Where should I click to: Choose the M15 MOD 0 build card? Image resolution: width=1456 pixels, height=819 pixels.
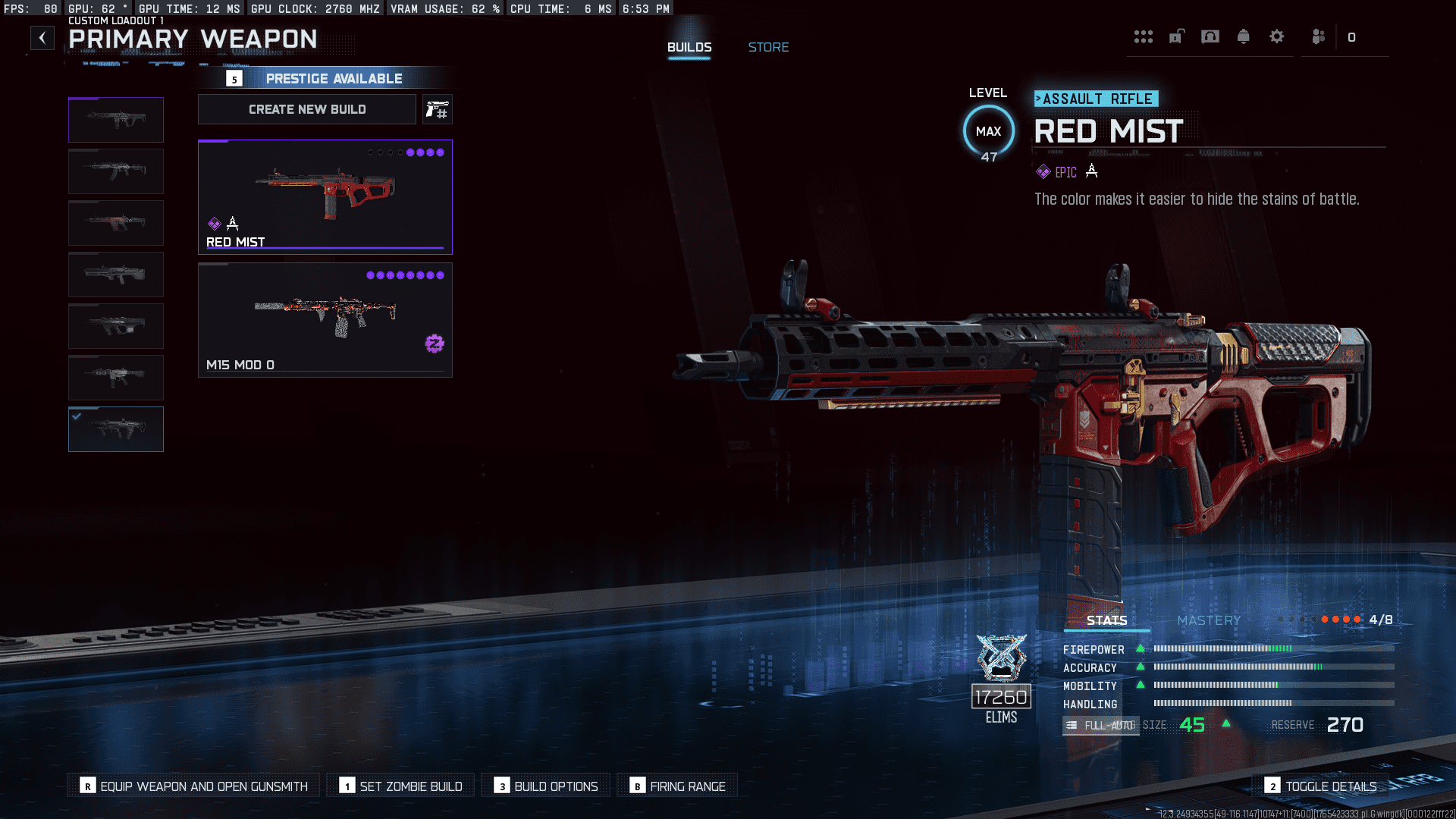(x=325, y=319)
